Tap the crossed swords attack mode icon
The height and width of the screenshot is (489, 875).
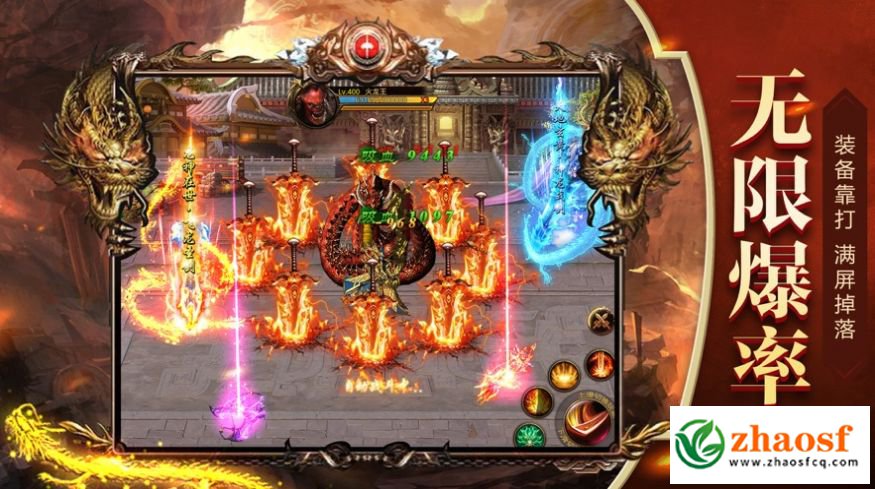click(601, 322)
